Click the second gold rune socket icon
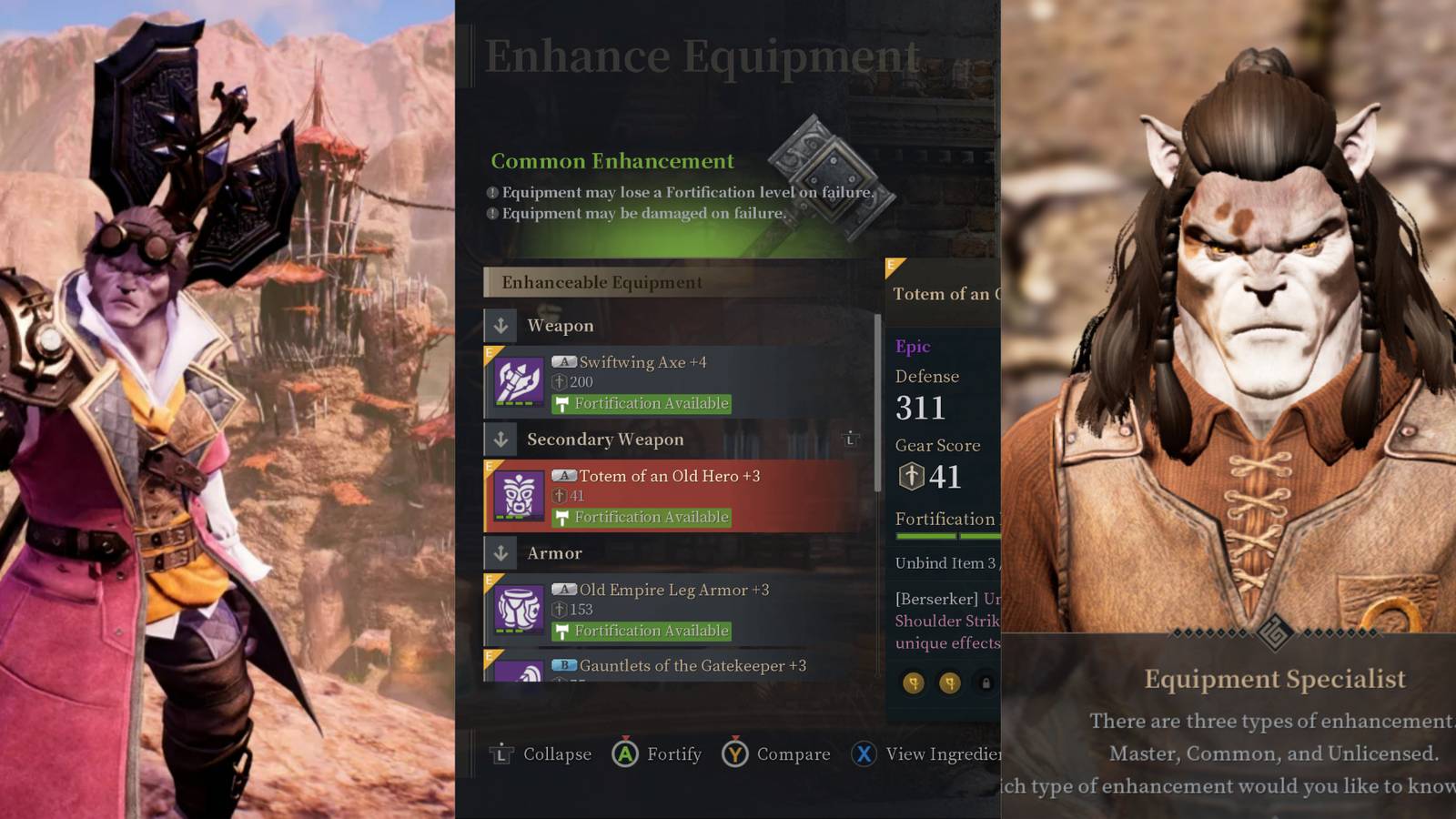Image resolution: width=1456 pixels, height=819 pixels. pyautogui.click(x=951, y=683)
